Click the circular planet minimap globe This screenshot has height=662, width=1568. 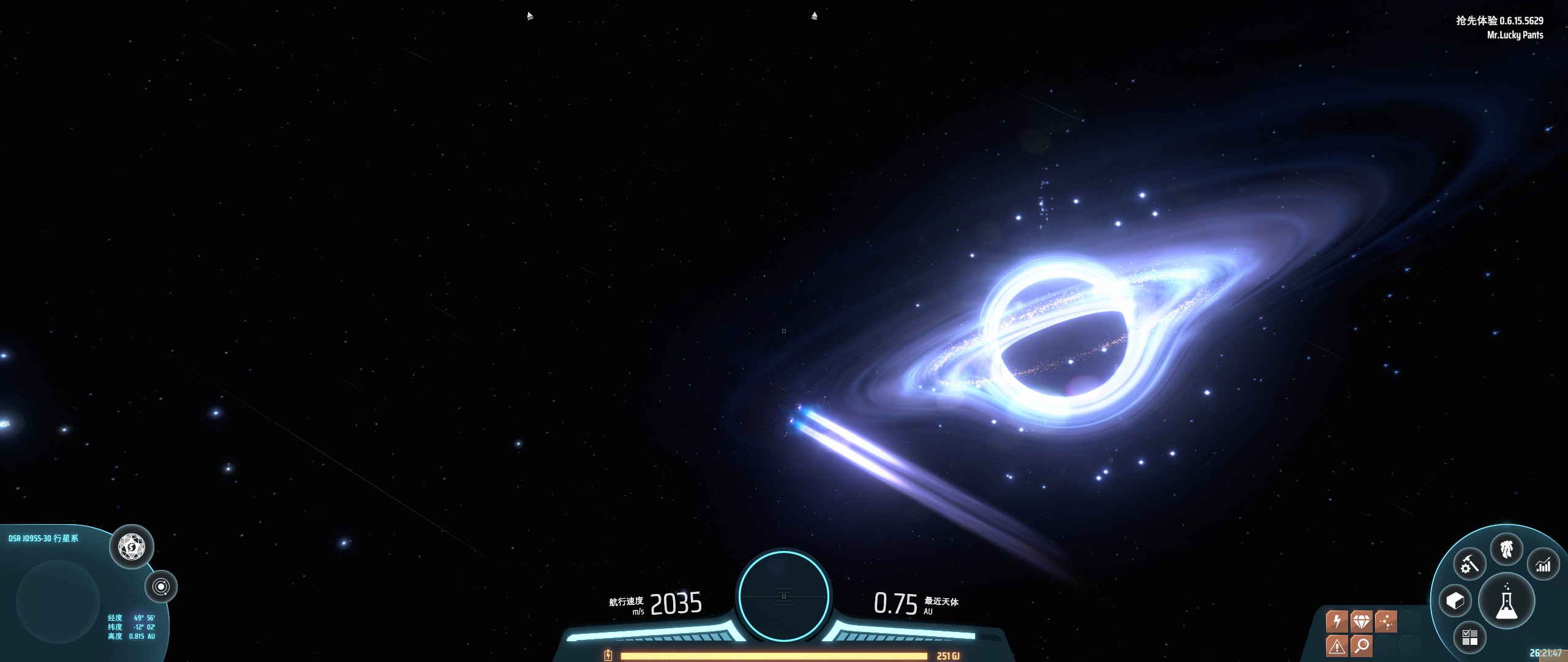click(58, 601)
